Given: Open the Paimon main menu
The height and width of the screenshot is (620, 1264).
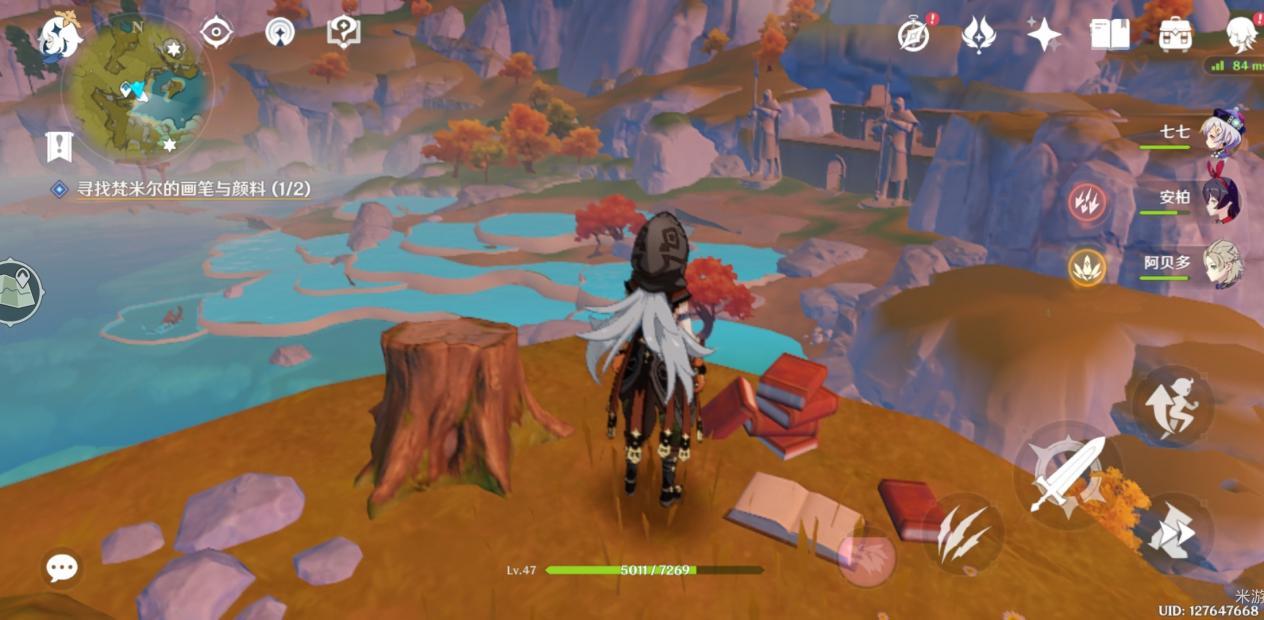Looking at the screenshot, I should point(60,38).
